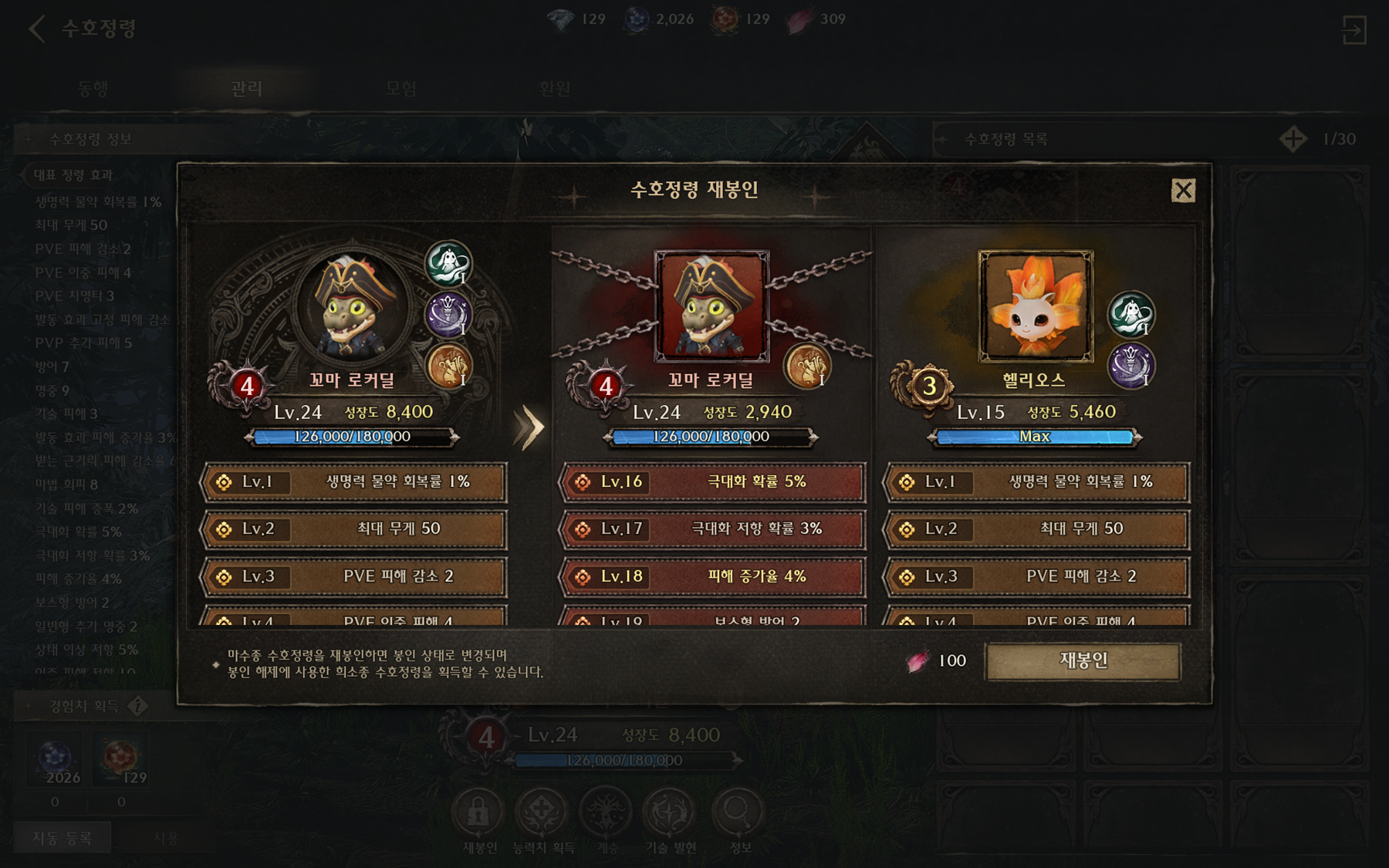Open the 환원 tab
The height and width of the screenshot is (868, 1389).
(x=556, y=89)
